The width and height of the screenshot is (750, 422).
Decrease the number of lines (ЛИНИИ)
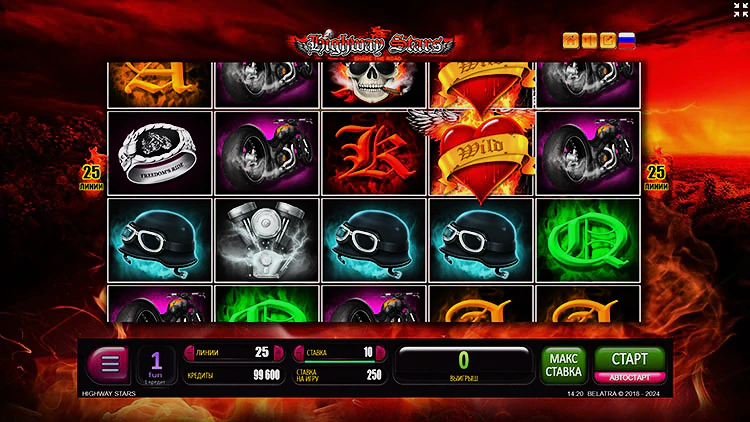[x=189, y=352]
